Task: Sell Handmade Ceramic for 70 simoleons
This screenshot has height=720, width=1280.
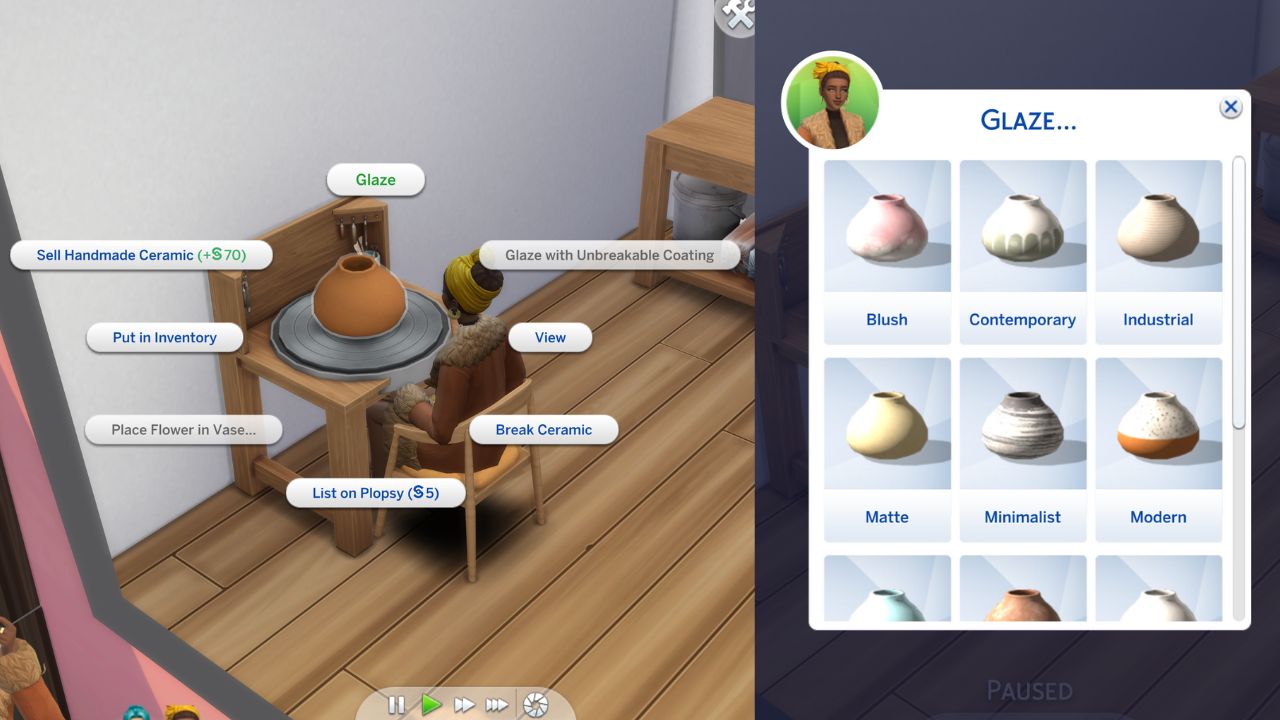Action: pos(141,255)
